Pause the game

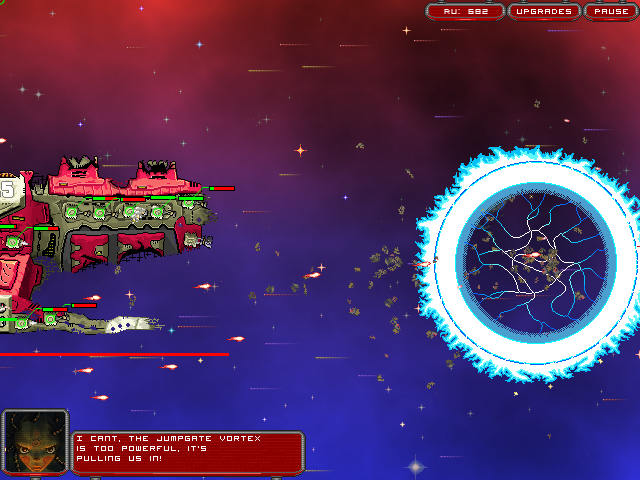click(608, 12)
